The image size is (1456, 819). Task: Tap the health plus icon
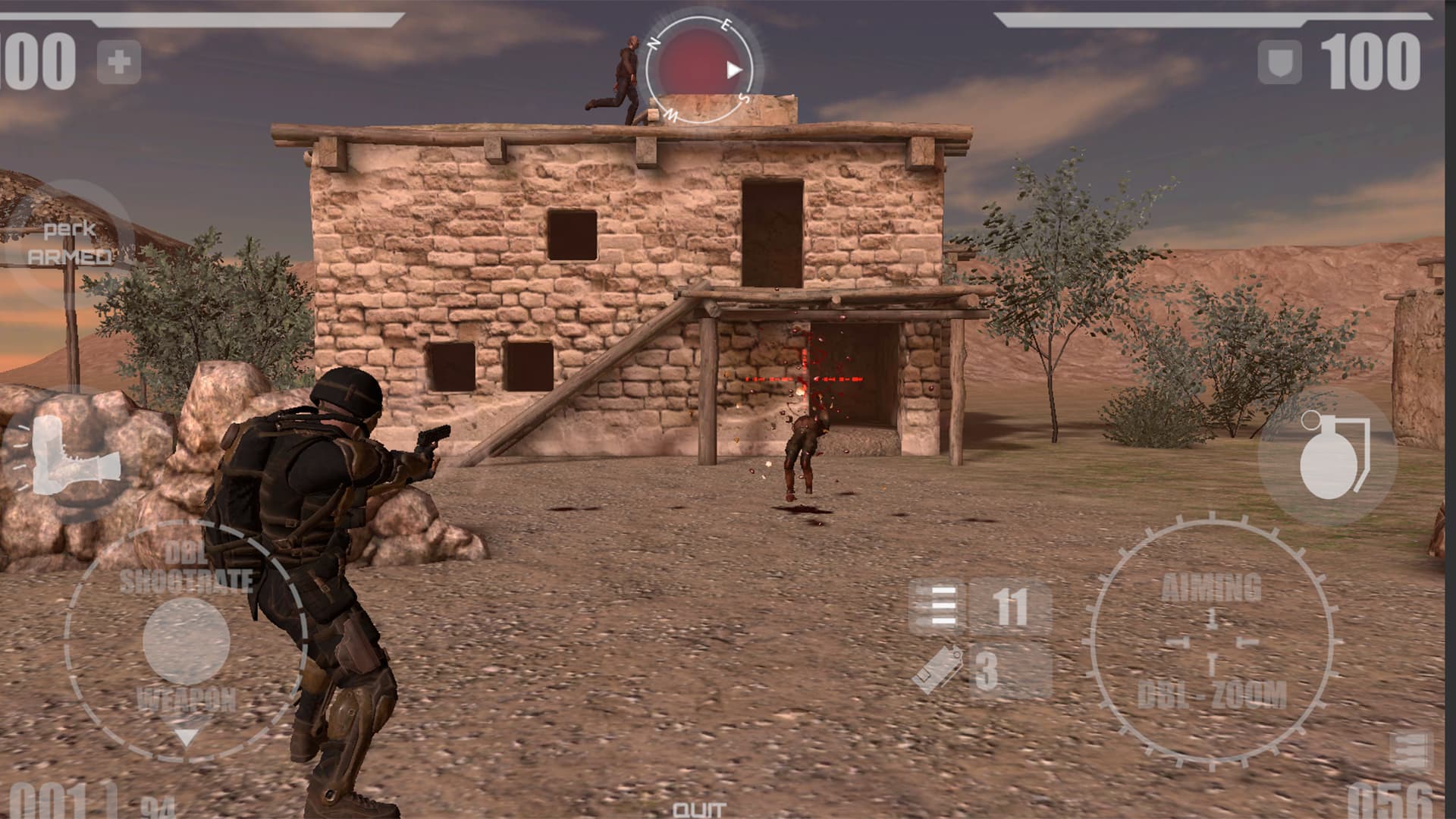click(119, 62)
